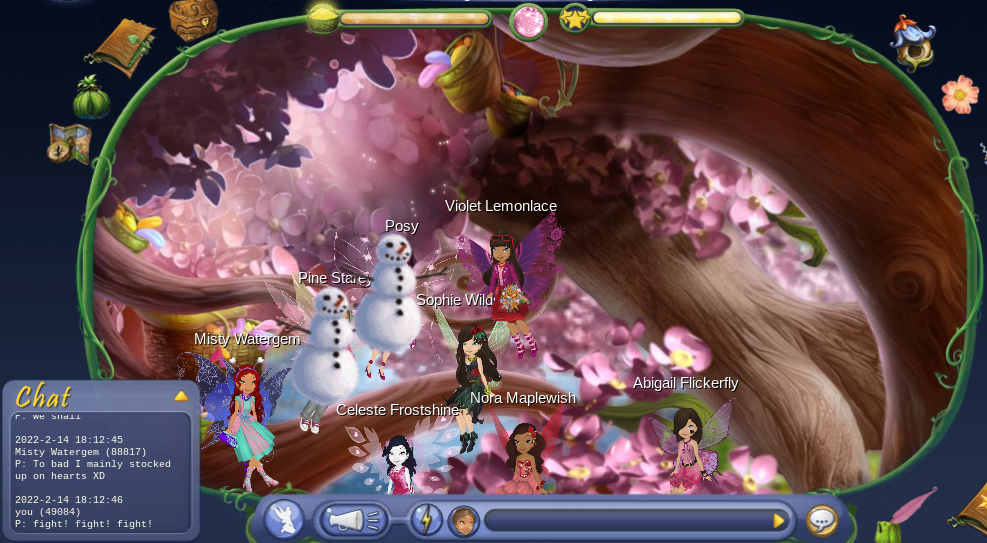Click the pink sparkle orb icon
This screenshot has width=987, height=543.
click(528, 21)
